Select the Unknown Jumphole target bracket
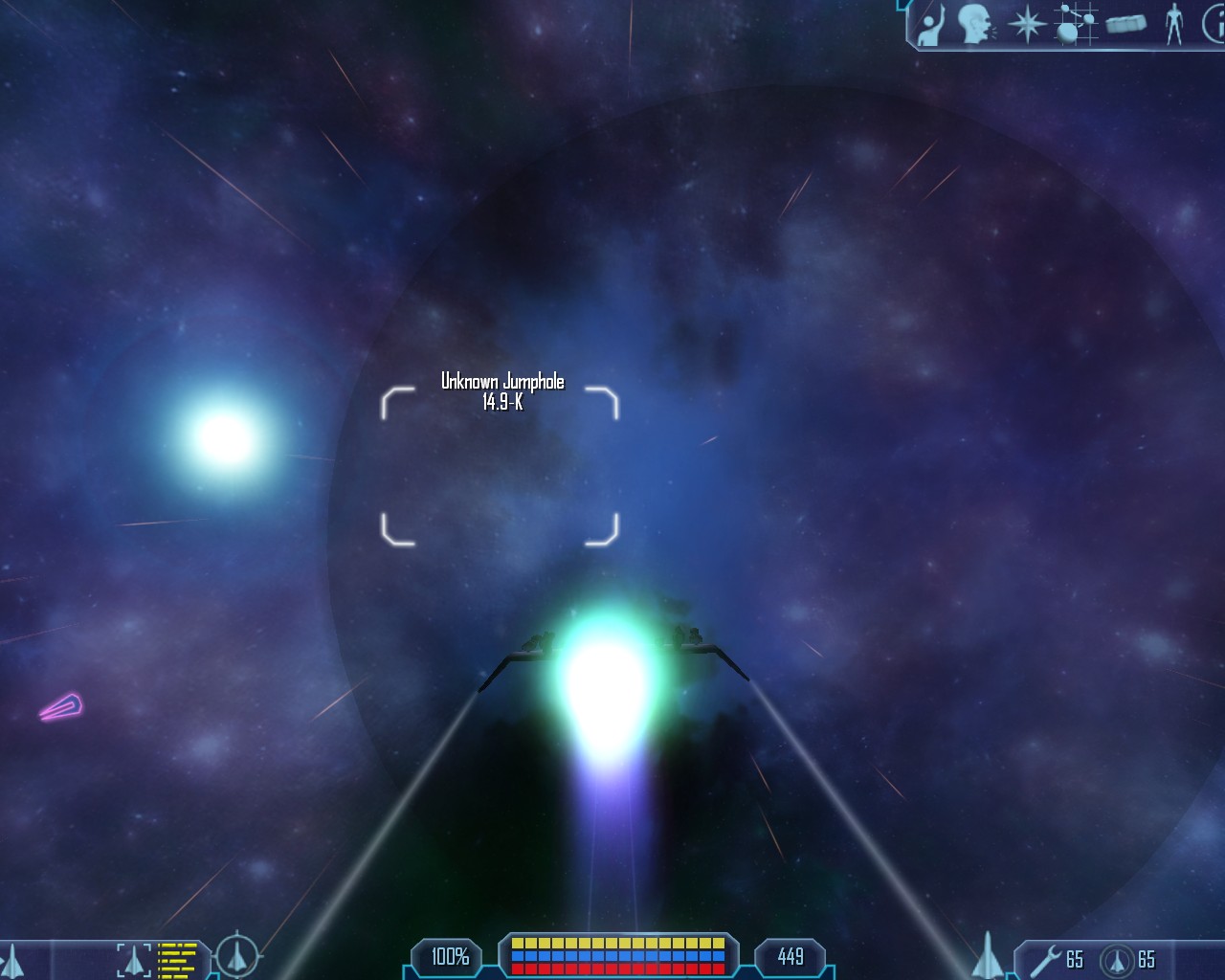1225x980 pixels. tap(500, 466)
